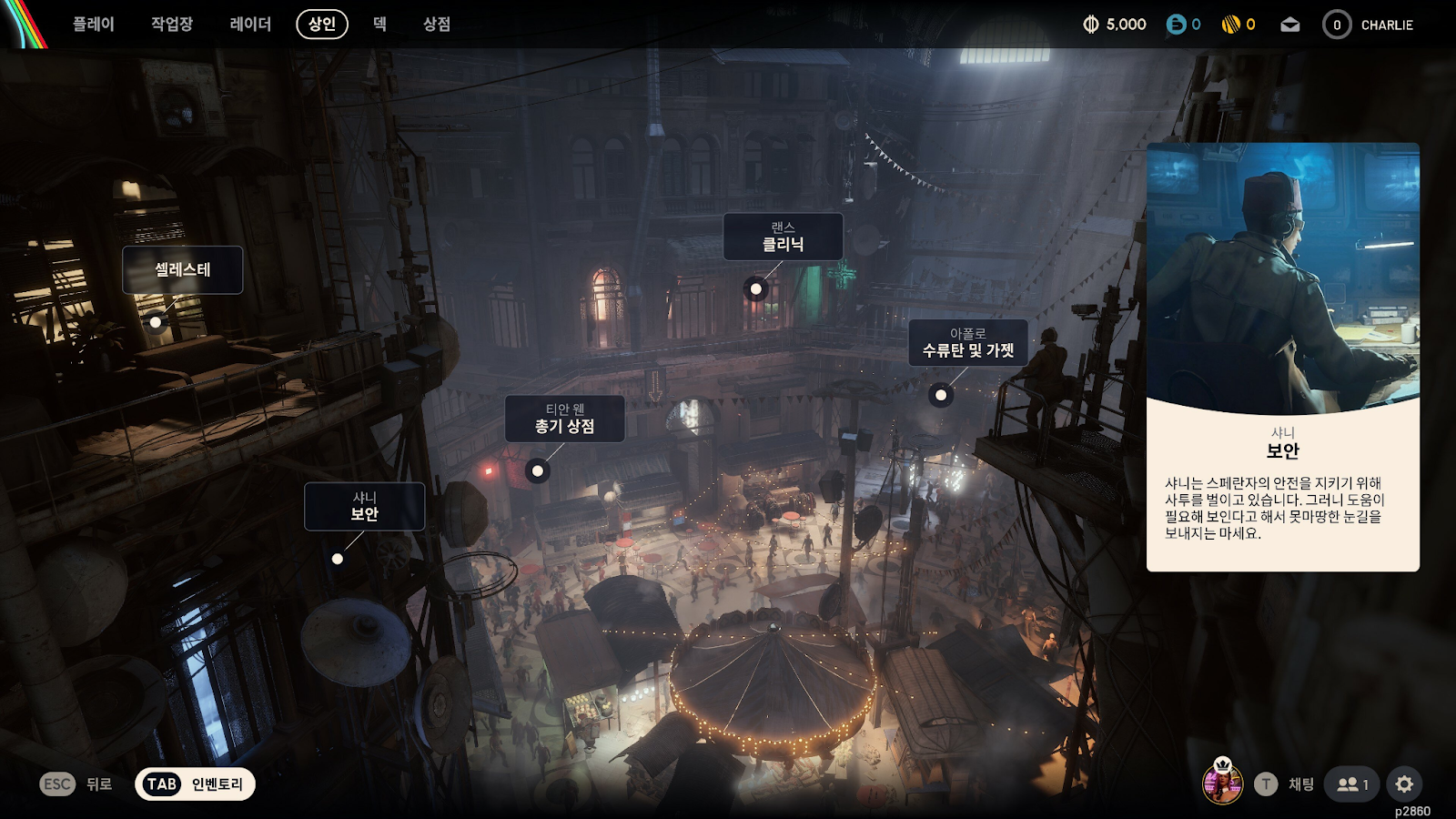Open the mail inbox icon
This screenshot has height=819, width=1456.
(x=1290, y=25)
